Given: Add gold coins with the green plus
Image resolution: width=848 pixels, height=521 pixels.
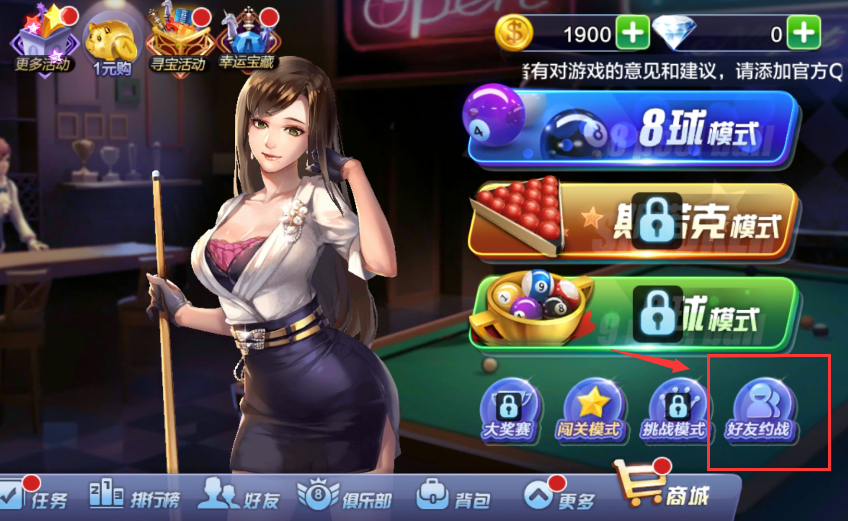Looking at the screenshot, I should pyautogui.click(x=632, y=34).
